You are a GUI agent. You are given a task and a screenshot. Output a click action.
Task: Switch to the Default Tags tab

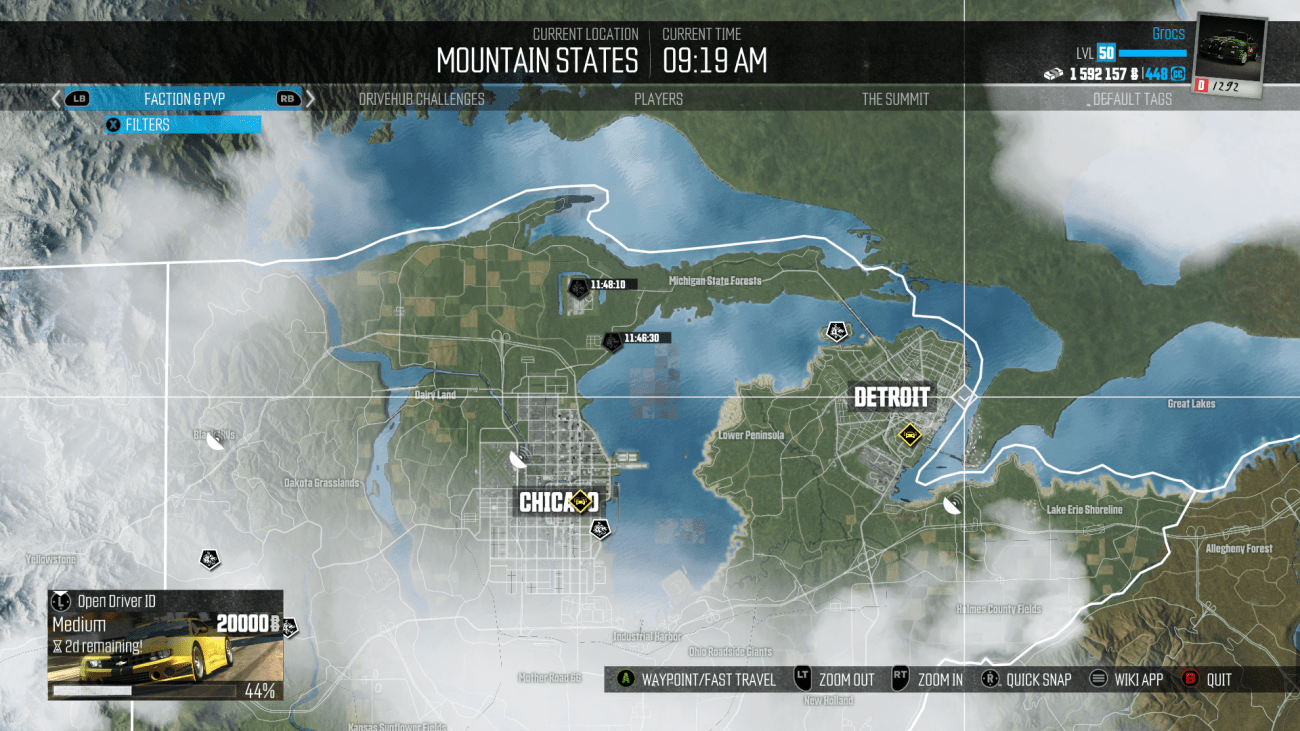coord(1132,99)
